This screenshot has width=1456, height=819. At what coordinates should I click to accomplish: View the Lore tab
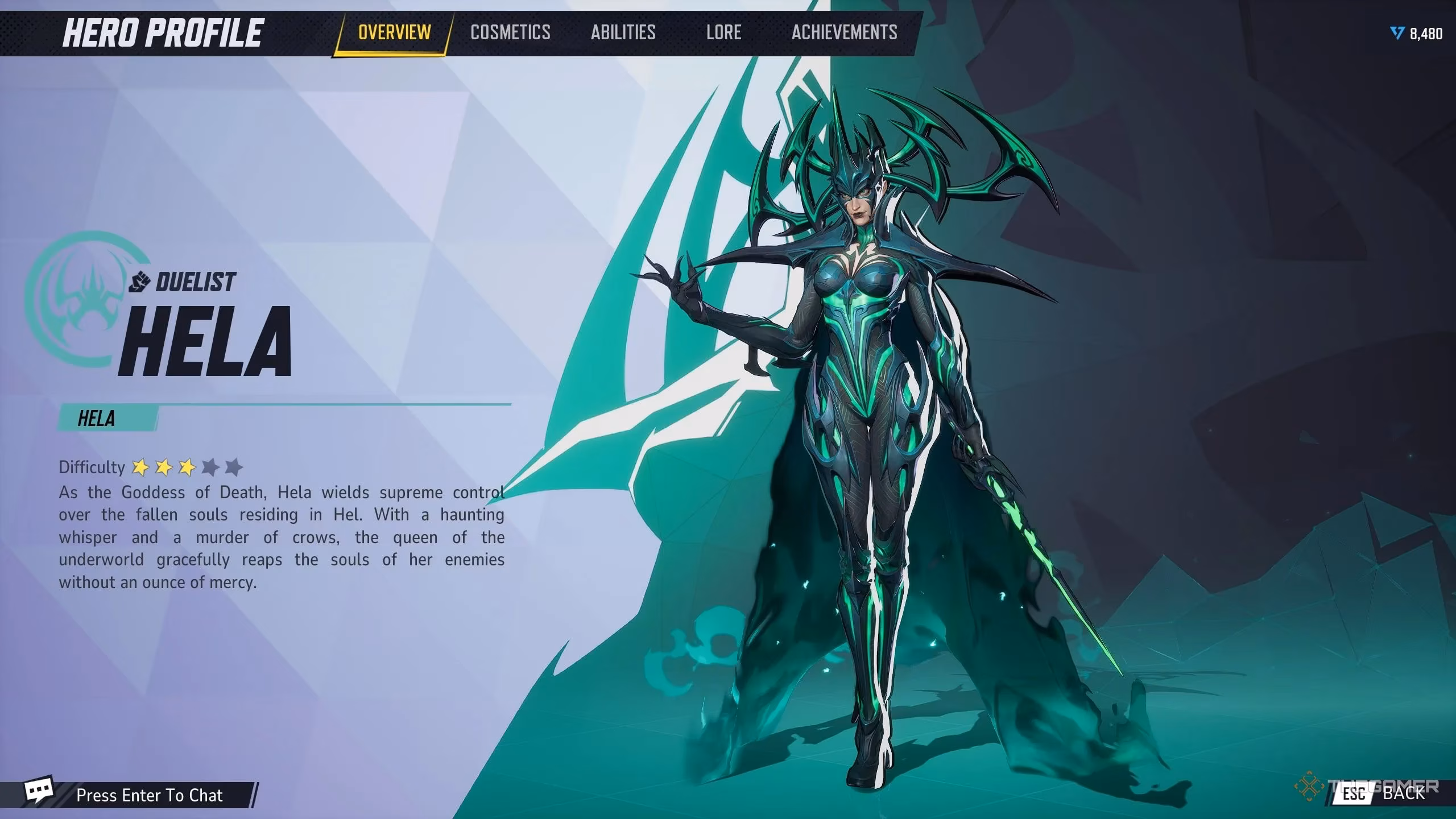pyautogui.click(x=723, y=32)
